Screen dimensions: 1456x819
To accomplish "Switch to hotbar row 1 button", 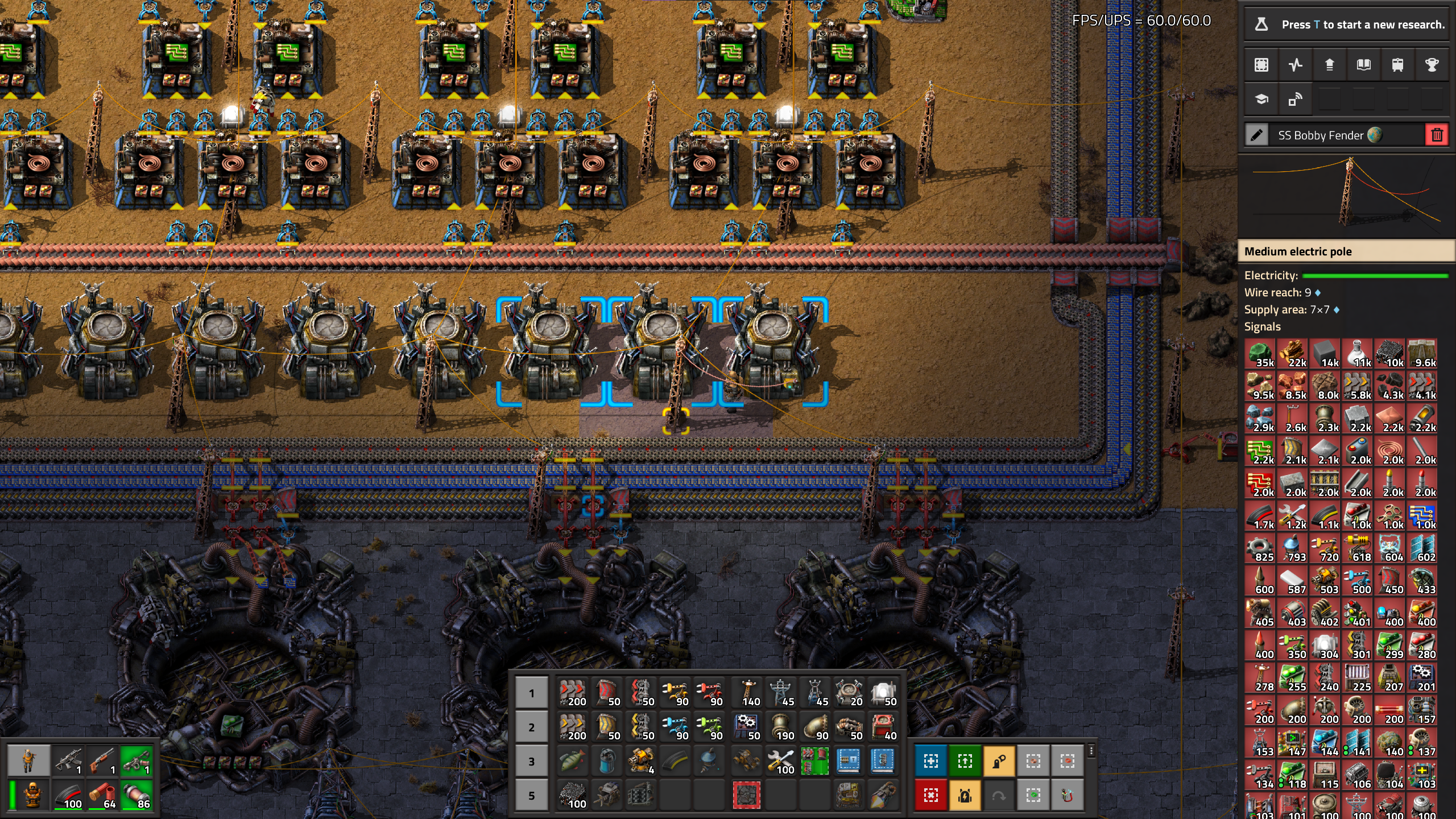I will pos(531,693).
